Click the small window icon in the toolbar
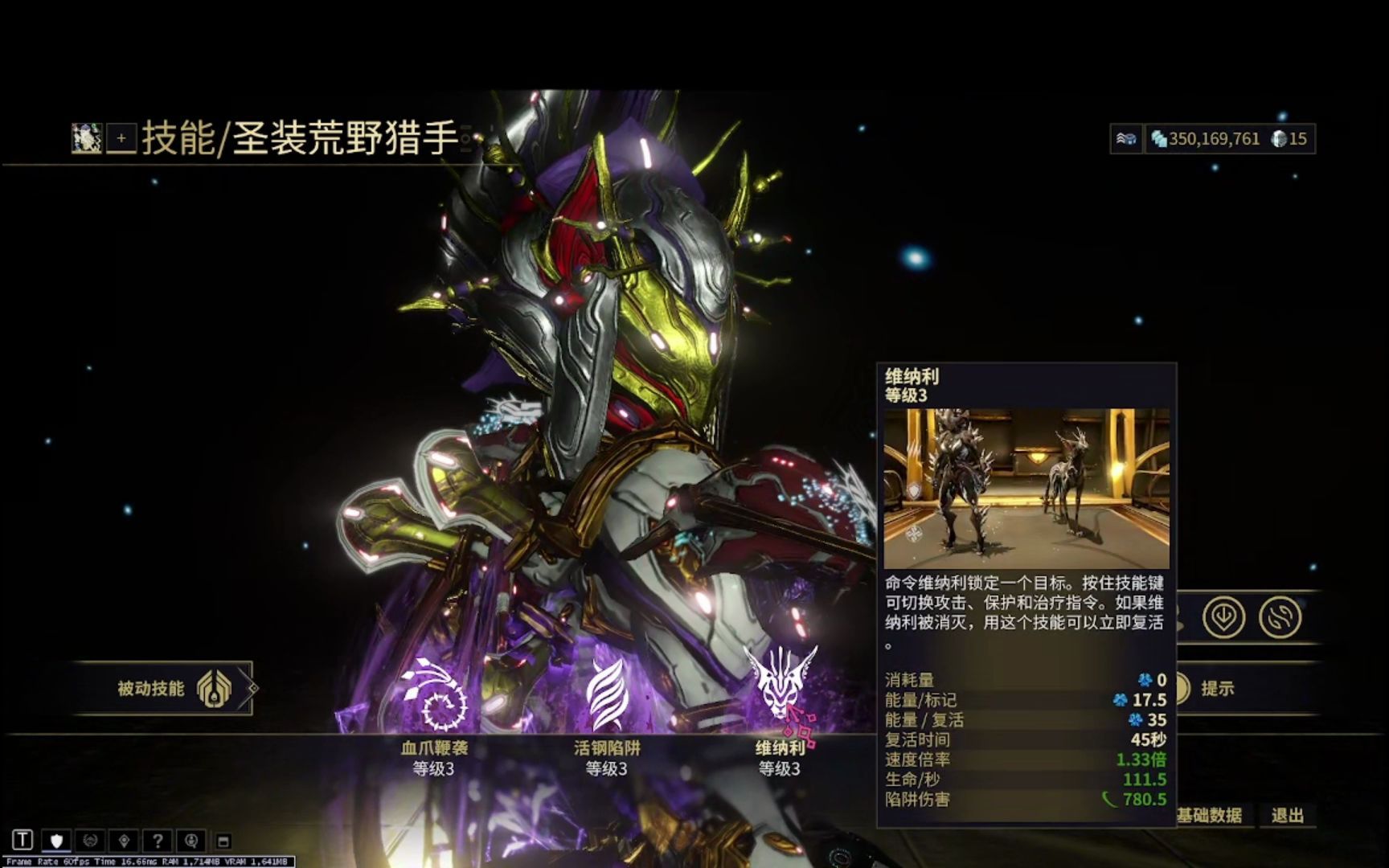Viewport: 1389px width, 868px height. tap(224, 841)
